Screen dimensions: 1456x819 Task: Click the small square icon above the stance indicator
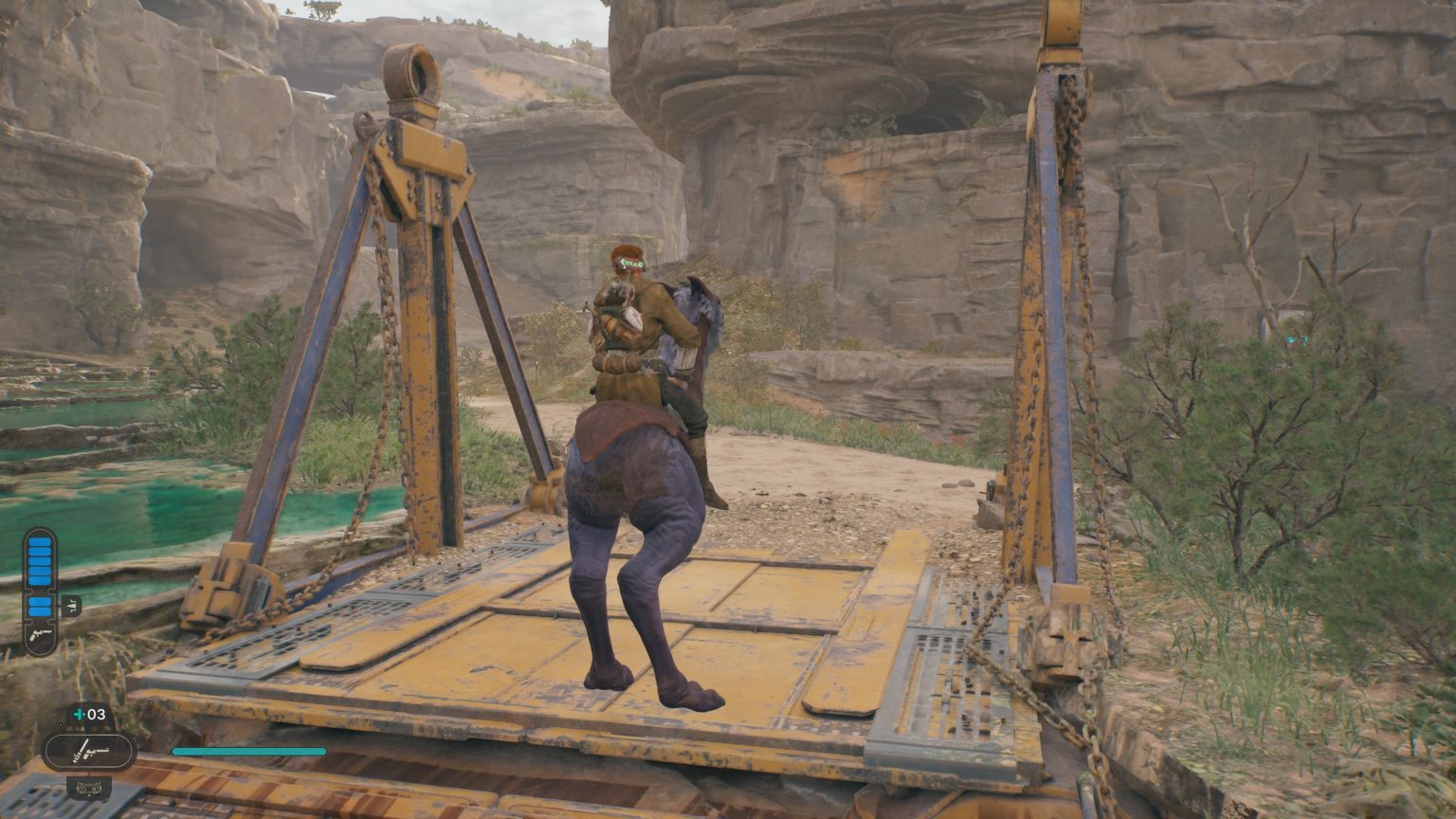point(62,724)
